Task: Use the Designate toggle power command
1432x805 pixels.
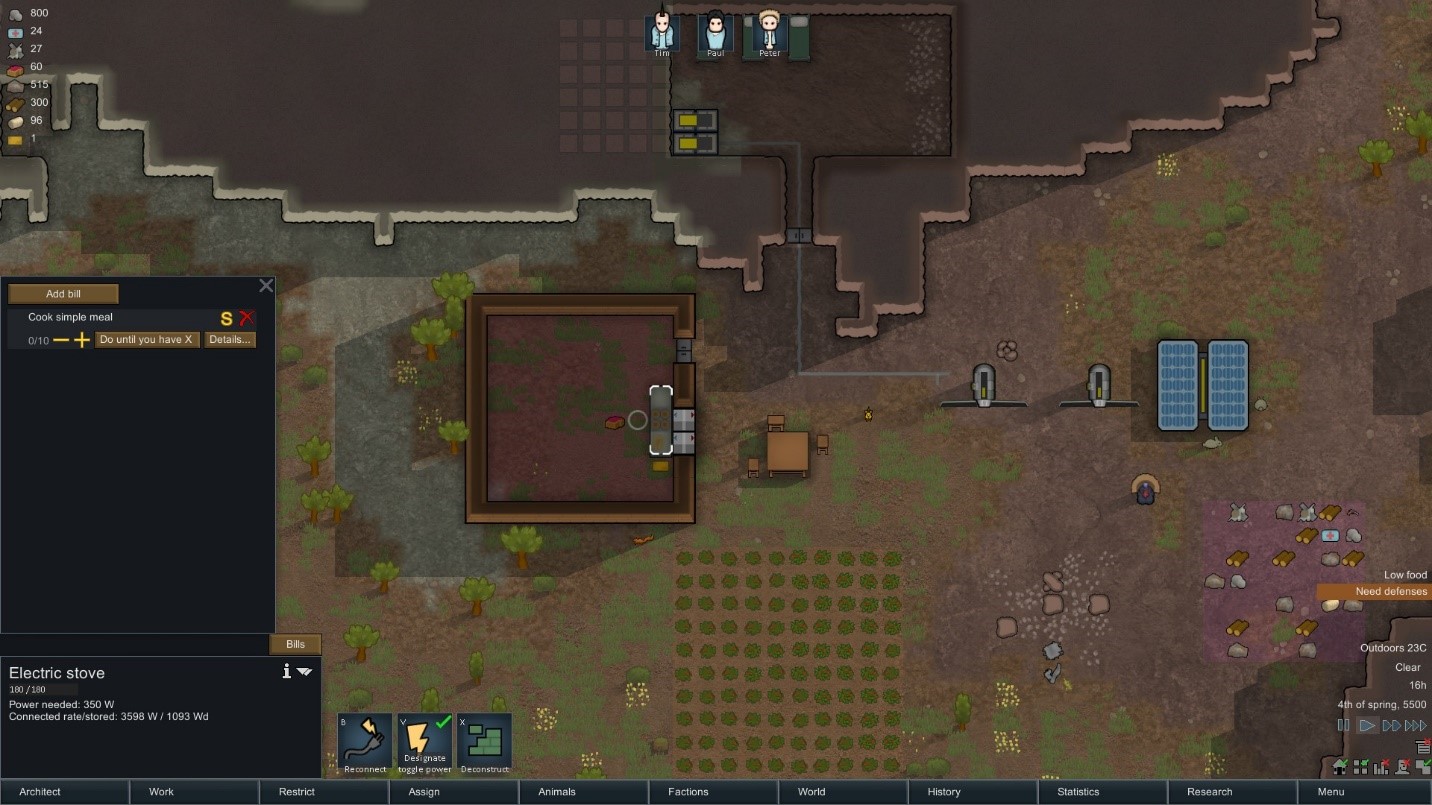Action: tap(424, 742)
